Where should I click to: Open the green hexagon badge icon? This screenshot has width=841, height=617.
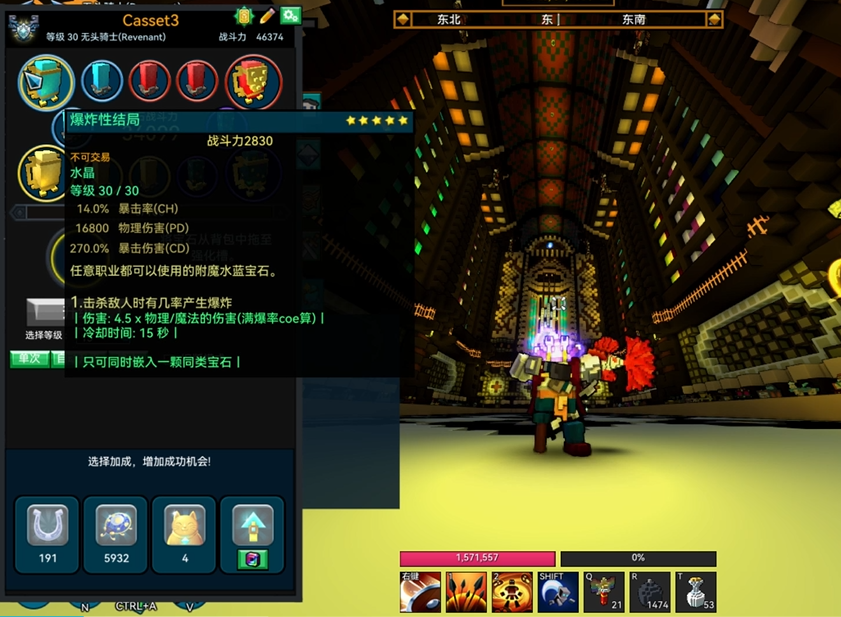click(x=244, y=16)
